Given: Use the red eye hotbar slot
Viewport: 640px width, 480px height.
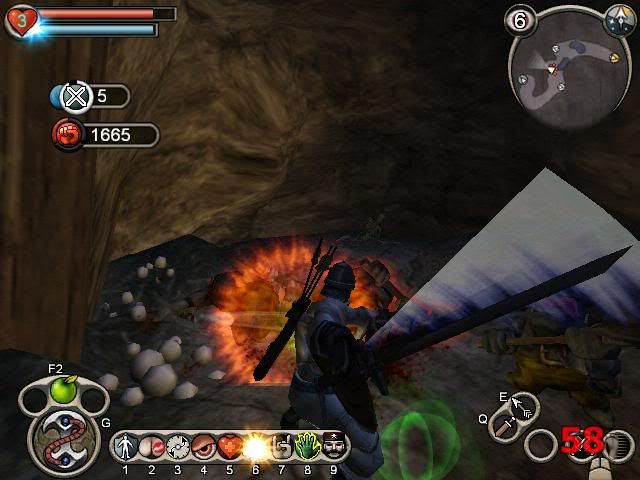Looking at the screenshot, I should 204,445.
